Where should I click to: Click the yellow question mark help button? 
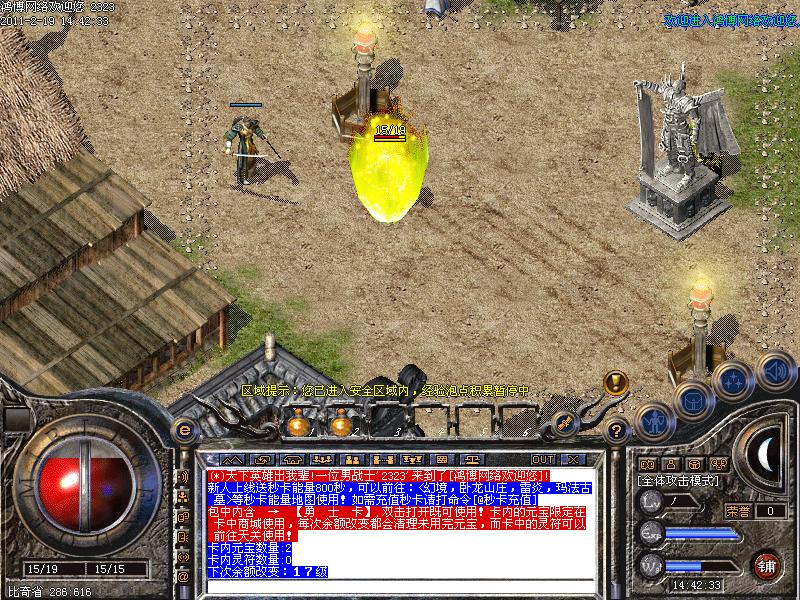point(617,431)
